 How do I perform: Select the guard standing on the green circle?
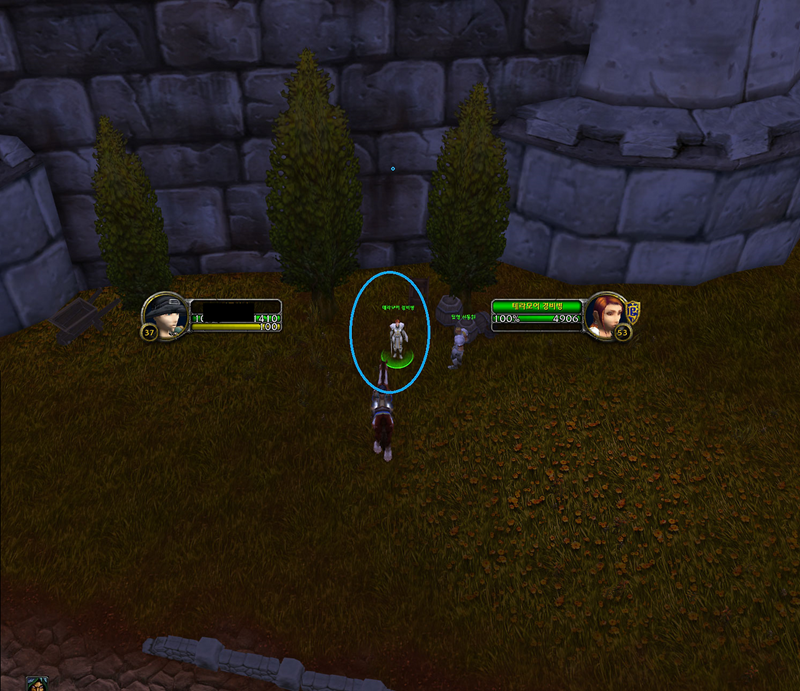pyautogui.click(x=397, y=340)
